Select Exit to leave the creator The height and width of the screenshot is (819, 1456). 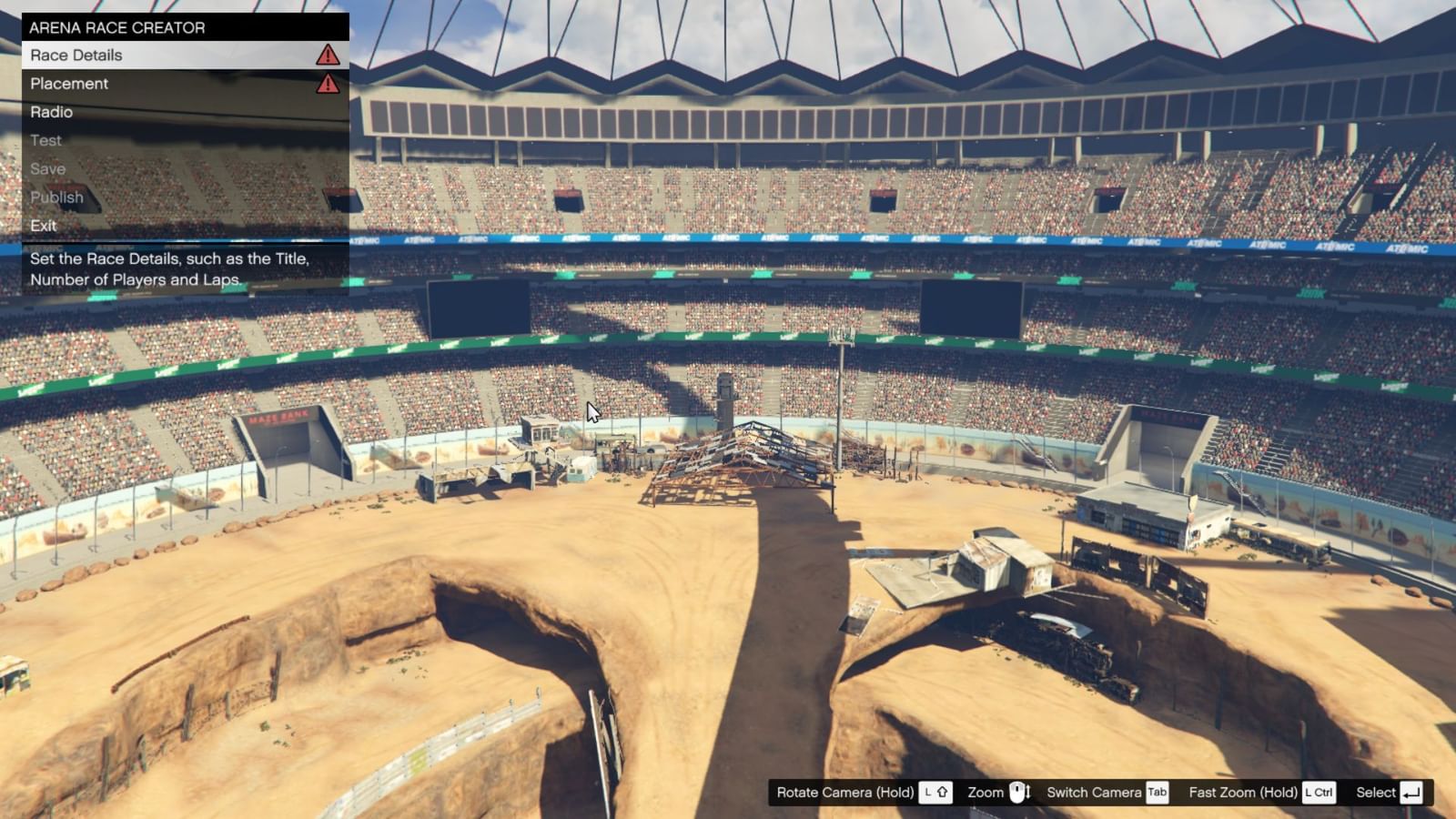pos(43,225)
